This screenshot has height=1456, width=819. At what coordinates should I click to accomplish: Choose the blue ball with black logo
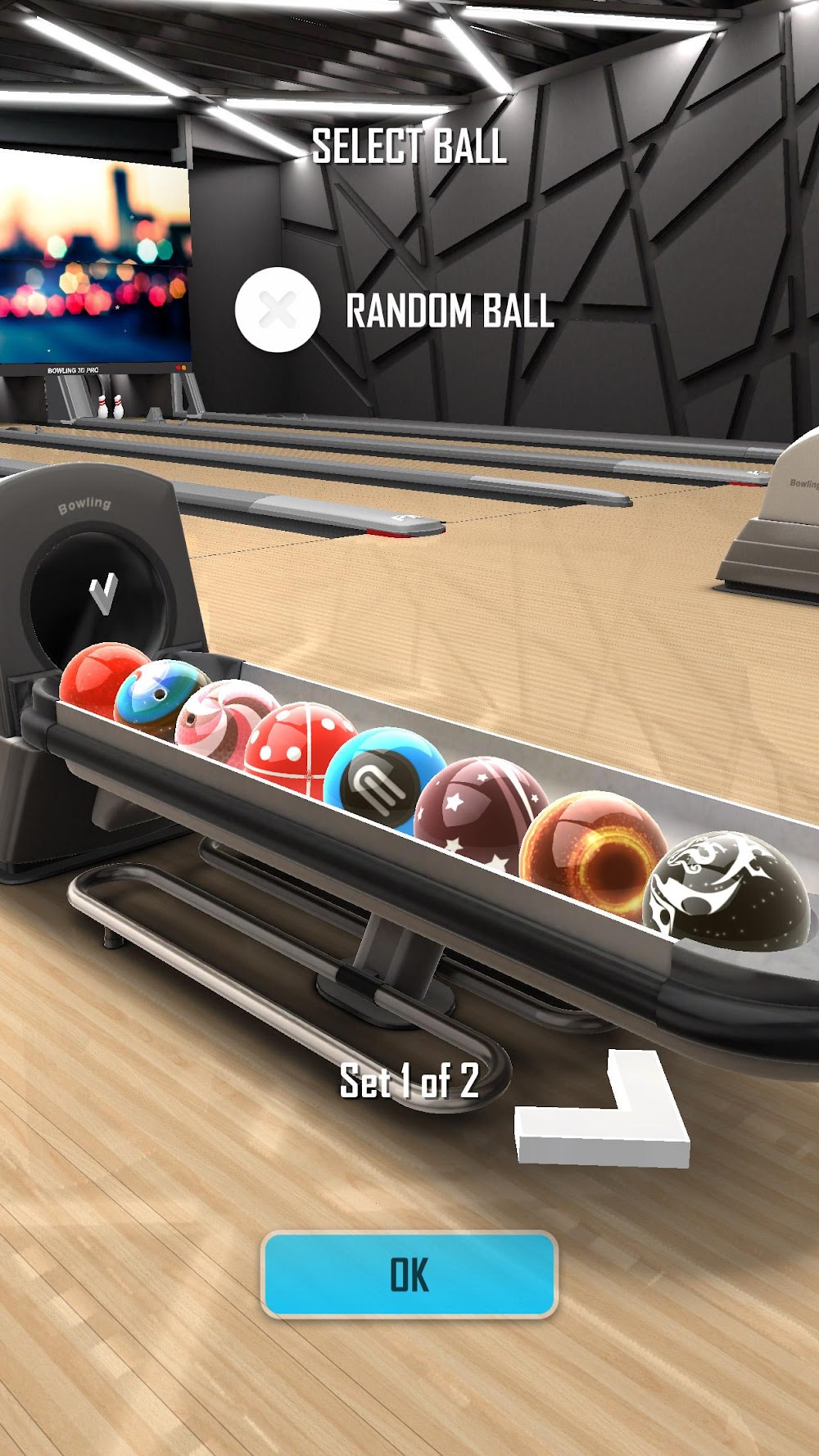click(382, 780)
